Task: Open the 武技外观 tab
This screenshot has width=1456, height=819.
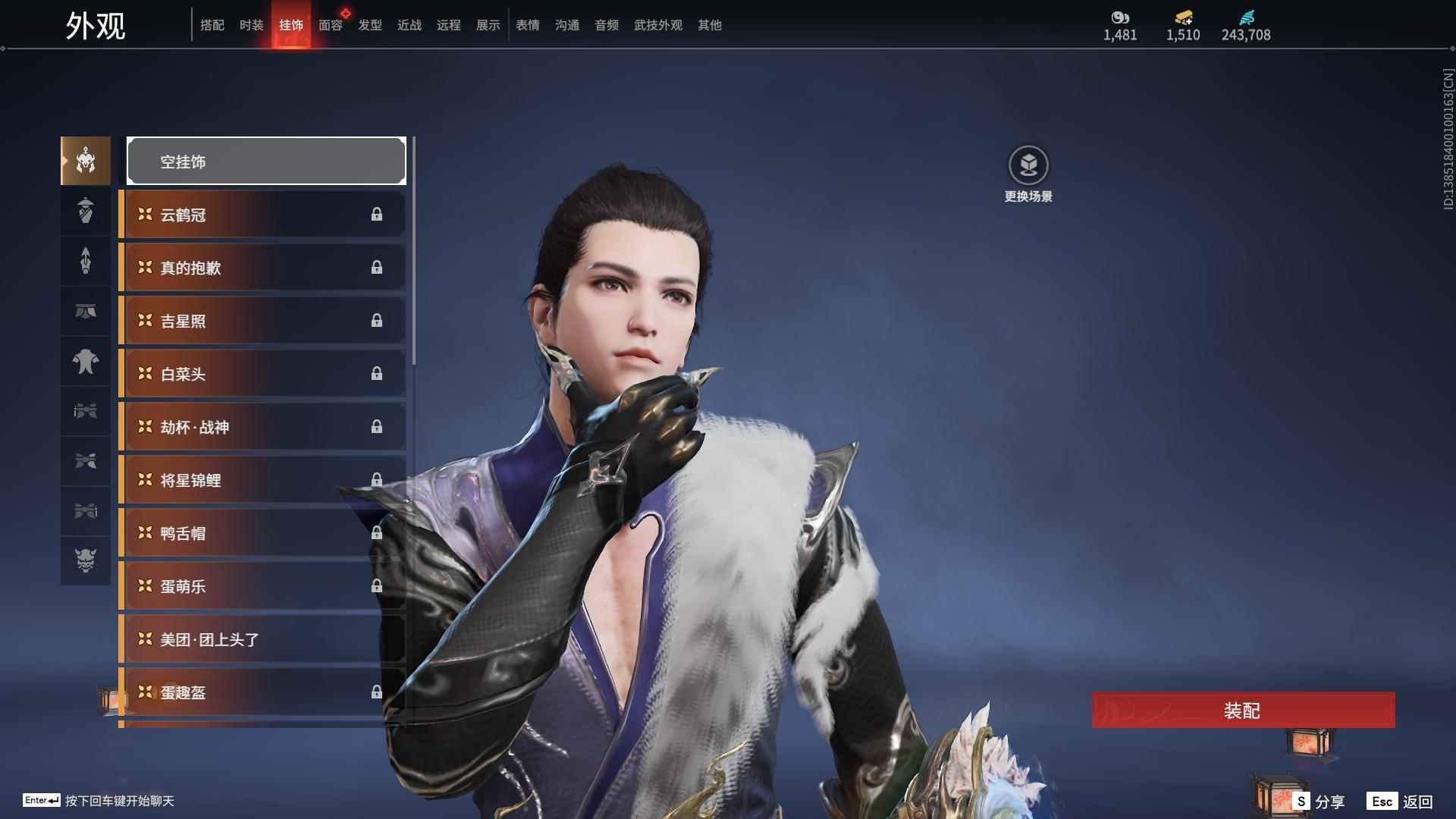Action: click(x=657, y=25)
